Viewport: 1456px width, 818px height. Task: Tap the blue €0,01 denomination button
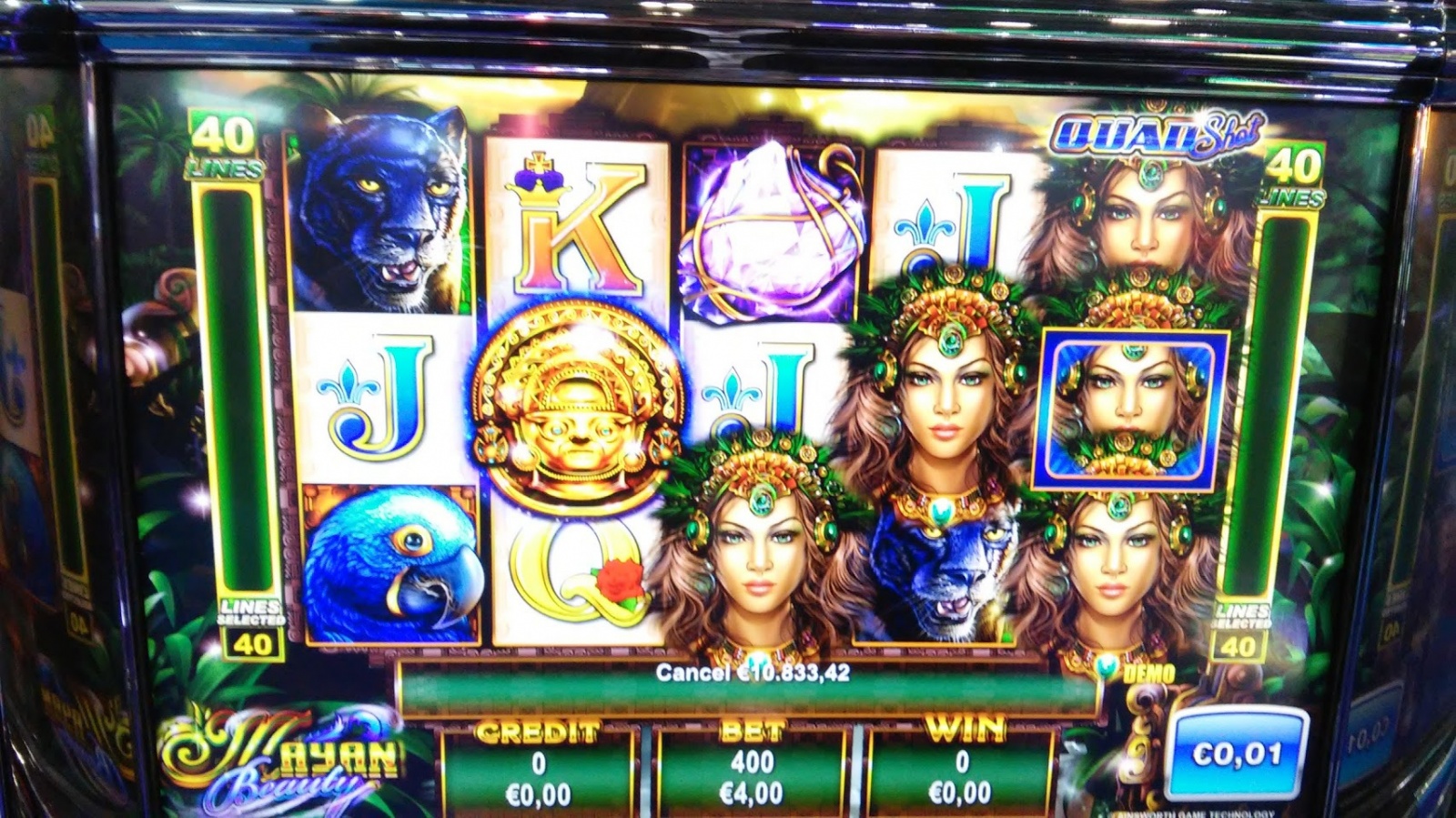[x=1238, y=754]
